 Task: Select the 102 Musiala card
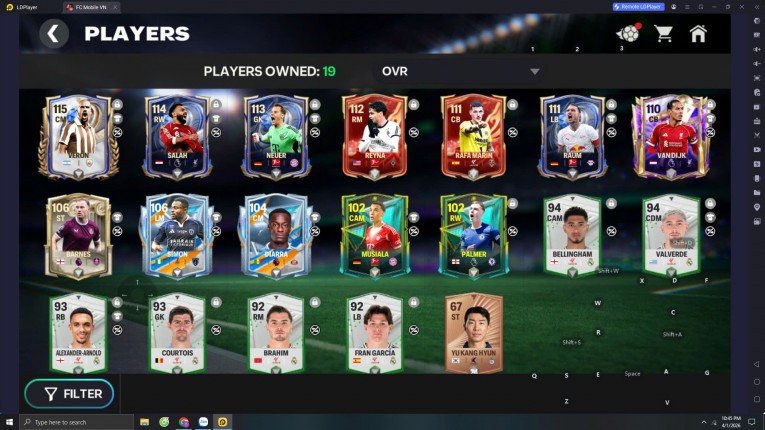click(374, 235)
